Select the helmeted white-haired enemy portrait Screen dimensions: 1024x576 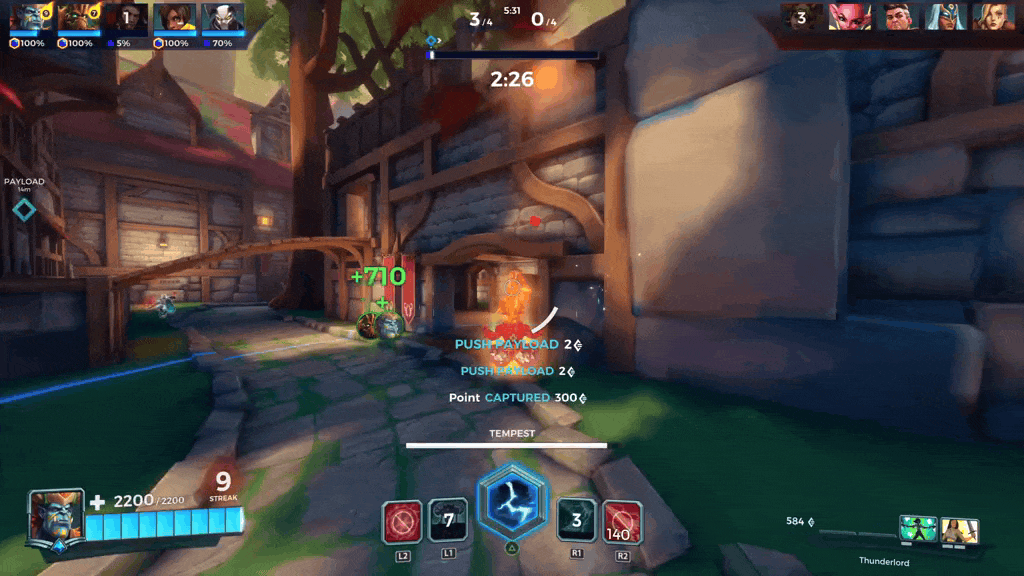944,17
